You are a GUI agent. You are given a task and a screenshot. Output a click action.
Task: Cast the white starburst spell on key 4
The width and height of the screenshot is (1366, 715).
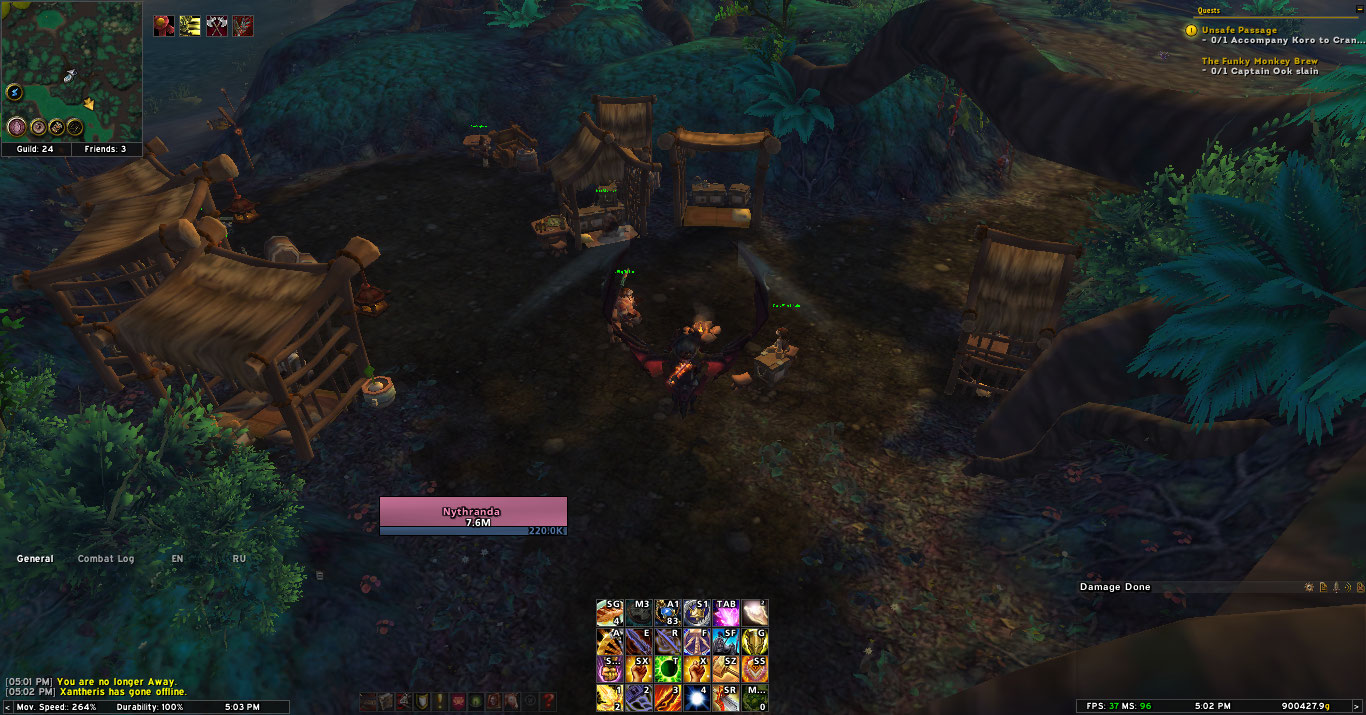pos(697,698)
